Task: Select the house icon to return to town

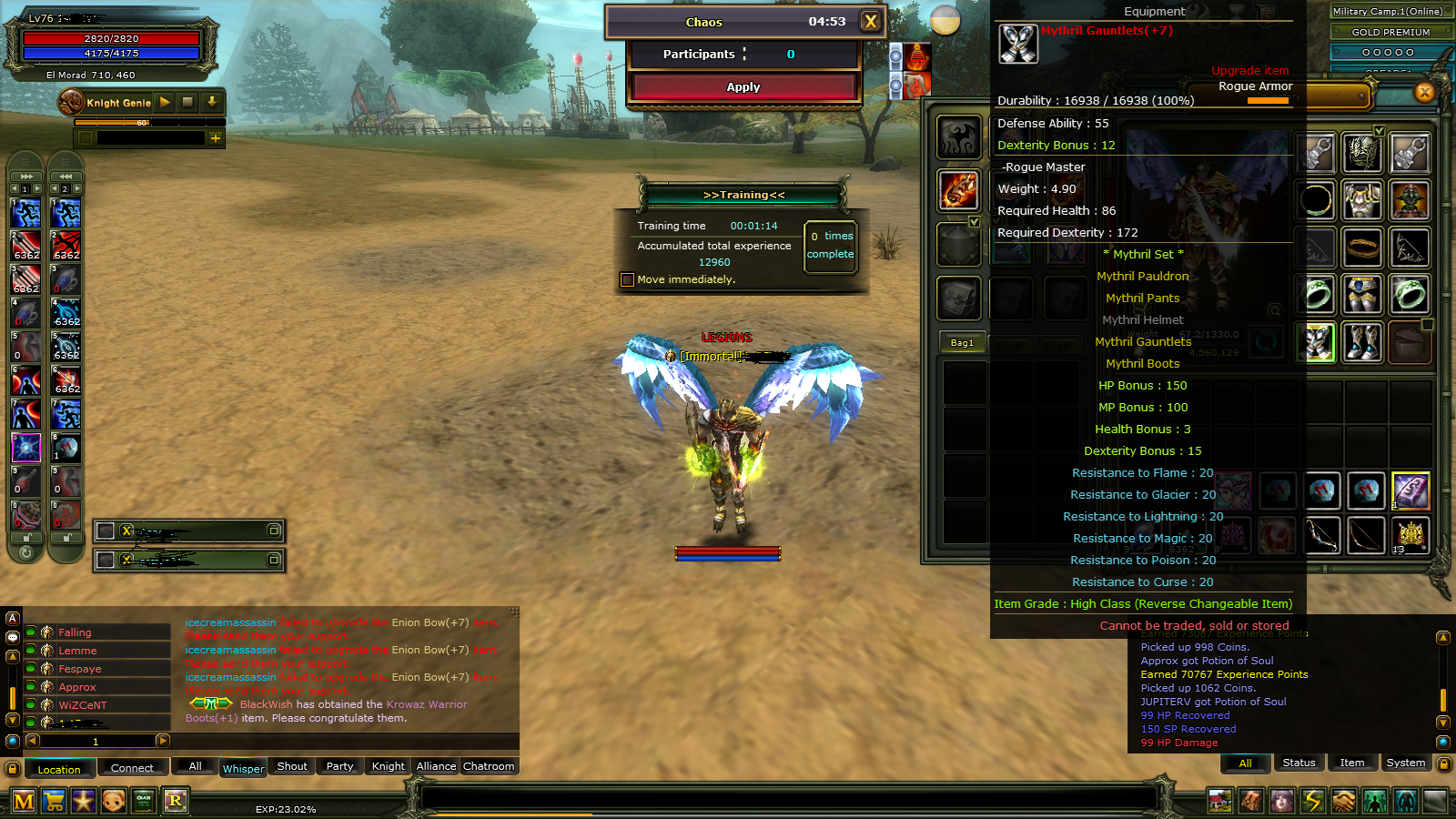Action: pos(1219,802)
